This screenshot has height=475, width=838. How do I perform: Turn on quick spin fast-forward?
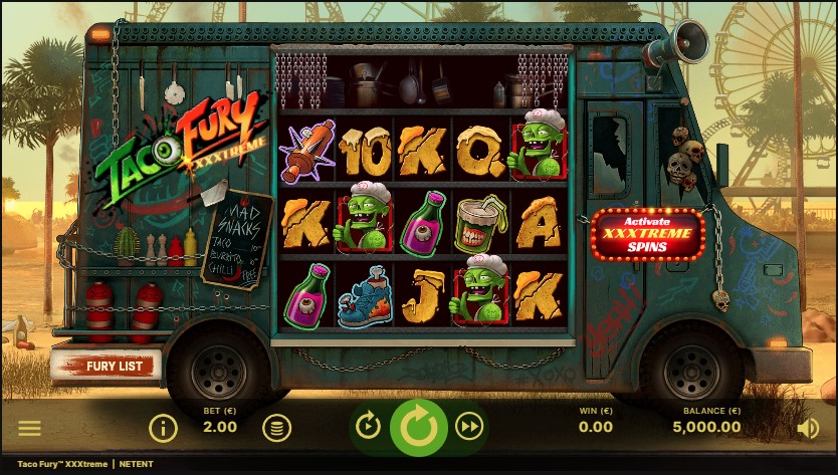click(469, 427)
